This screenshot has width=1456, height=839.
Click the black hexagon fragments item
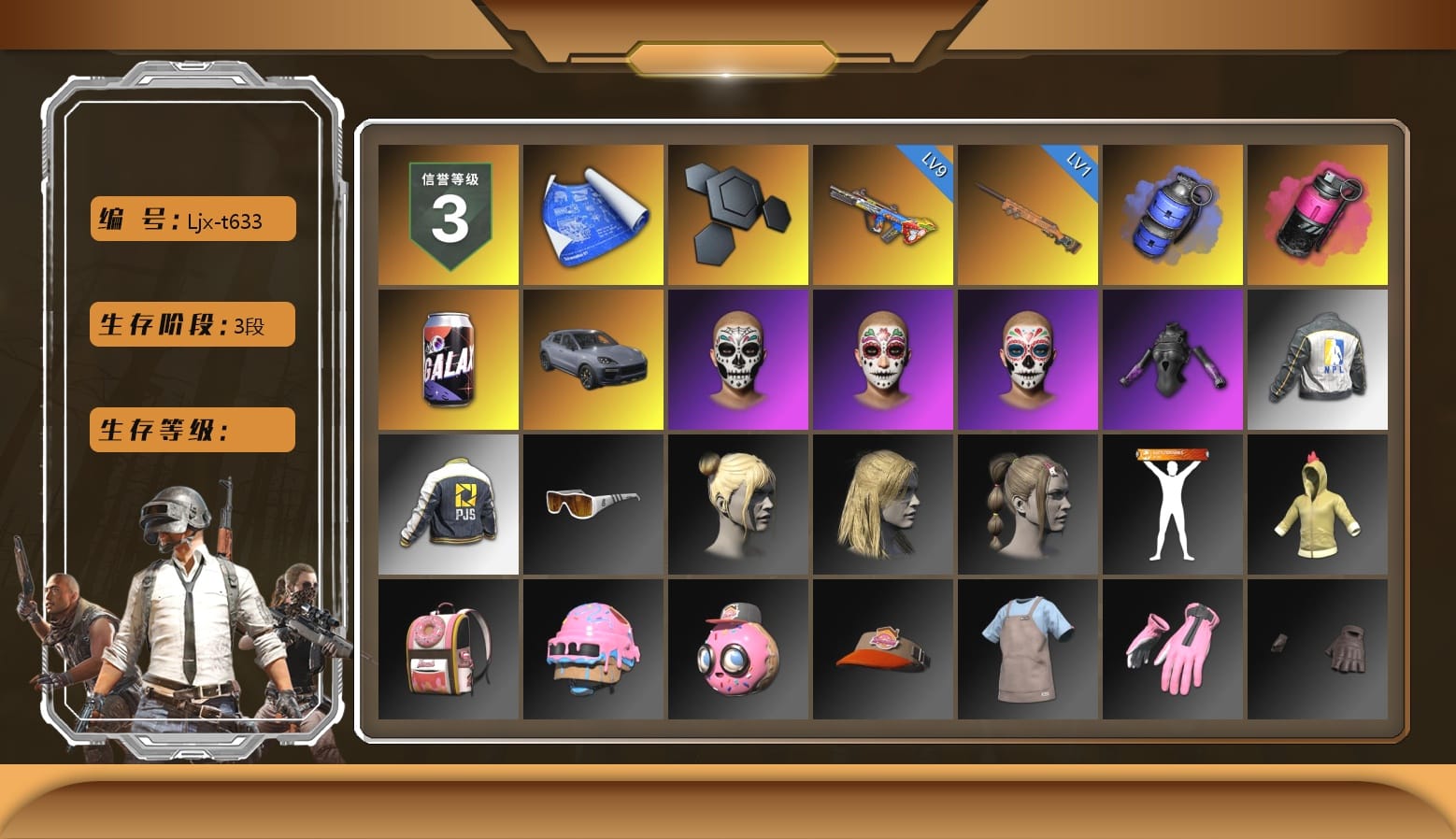(738, 215)
